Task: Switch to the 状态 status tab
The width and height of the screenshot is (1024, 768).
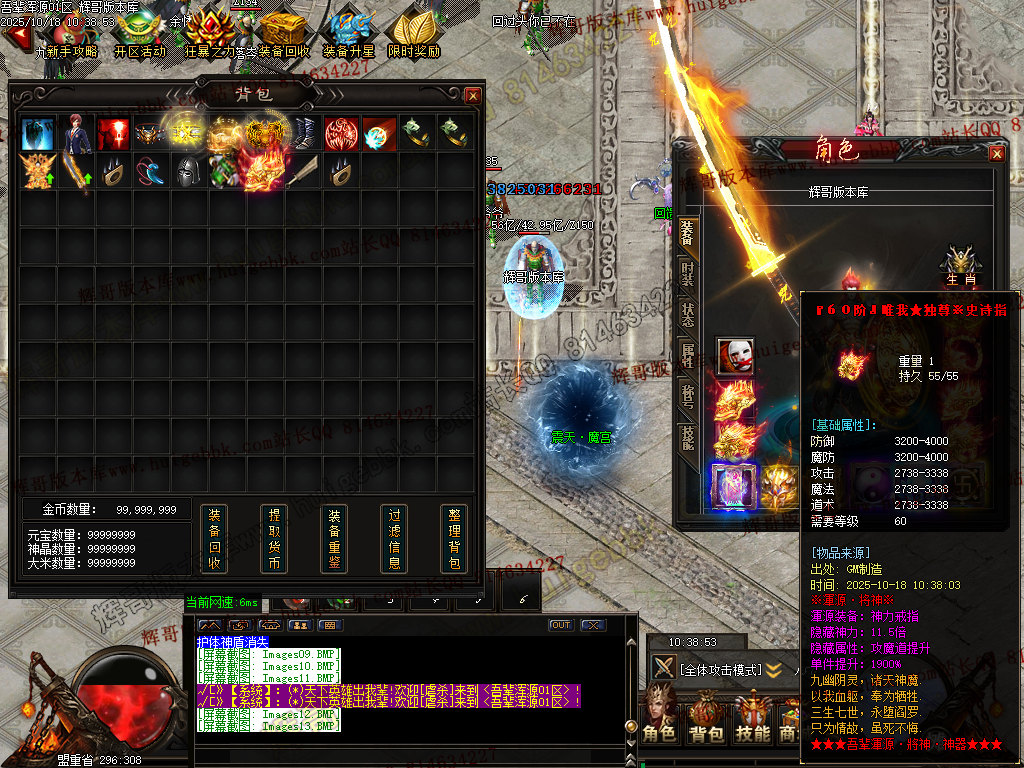Action: click(688, 313)
